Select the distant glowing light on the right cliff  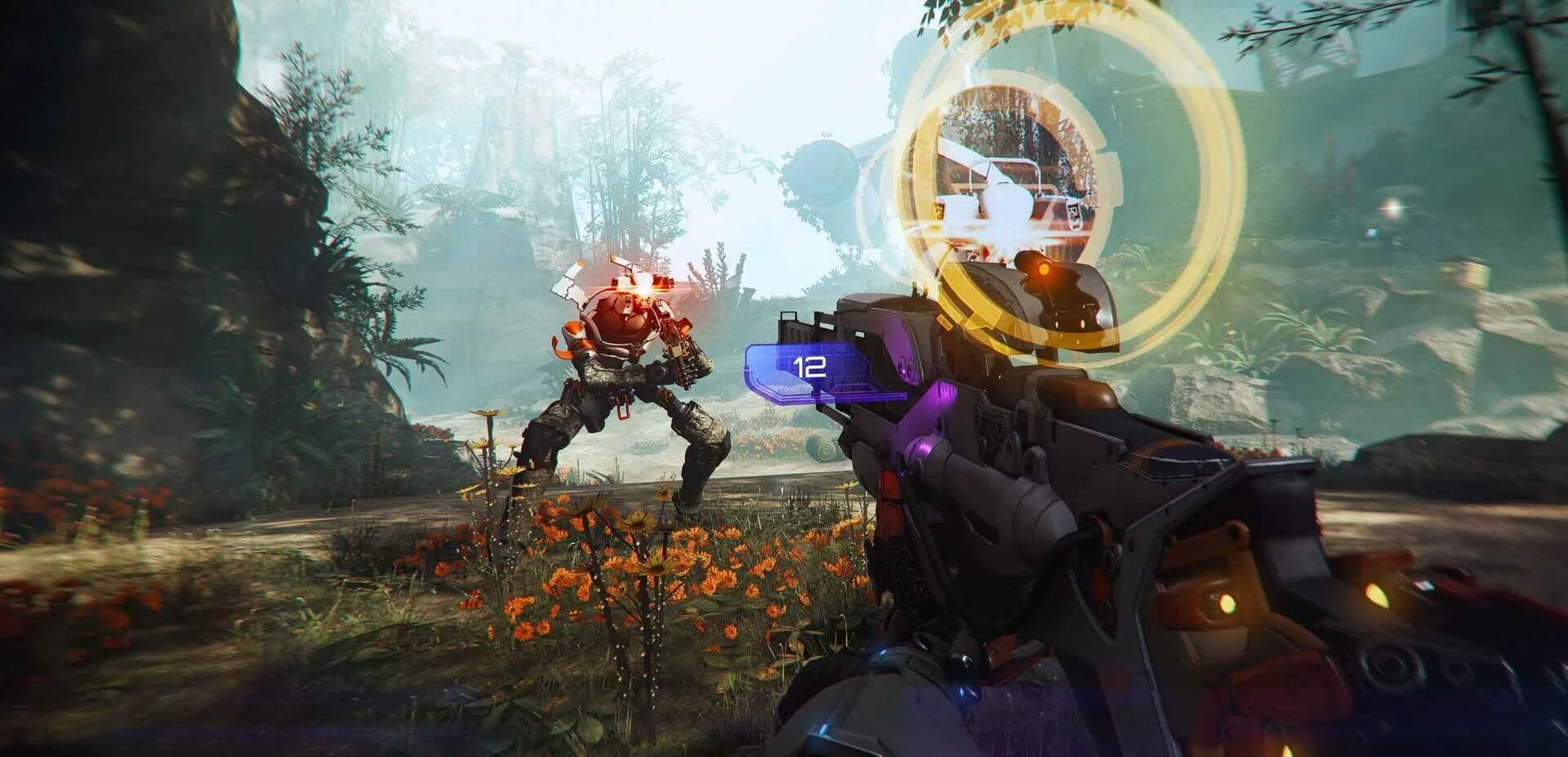click(1392, 206)
